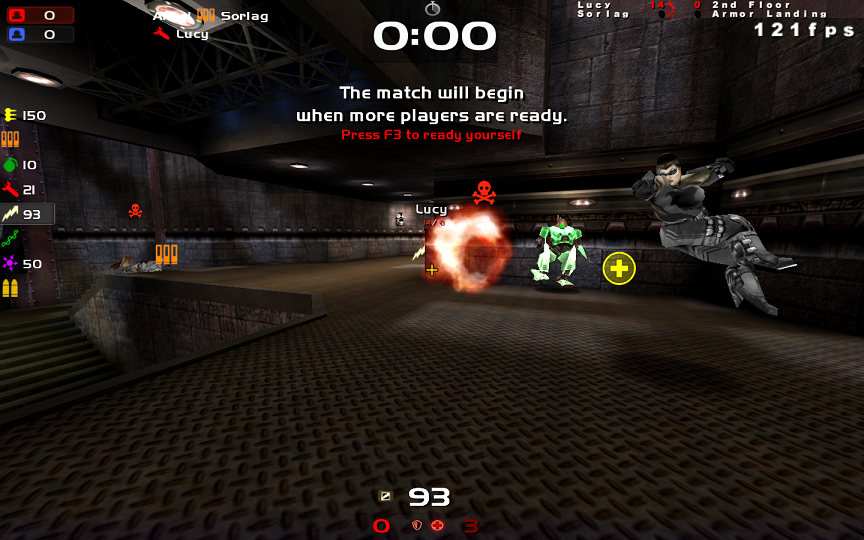864x540 pixels.
Task: Pick the upright yellow bullets weapon icon
Action: pyautogui.click(x=11, y=289)
